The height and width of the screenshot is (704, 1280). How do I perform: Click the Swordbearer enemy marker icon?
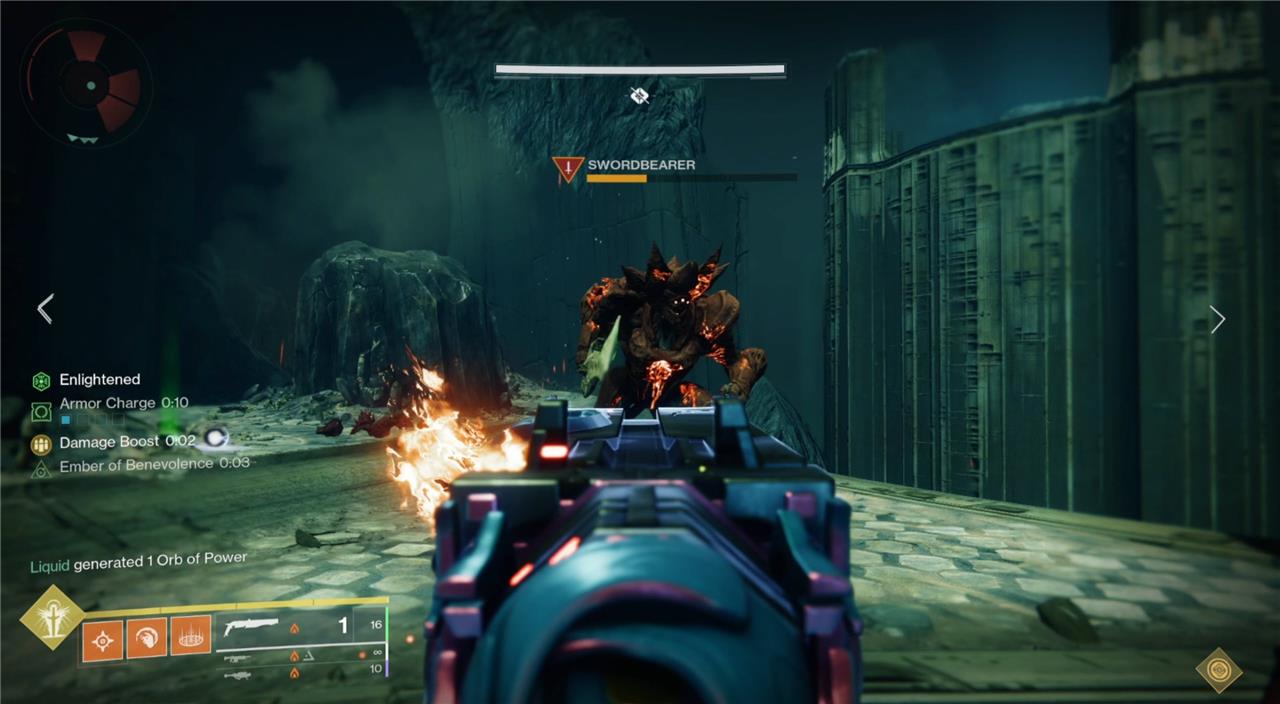tap(568, 169)
